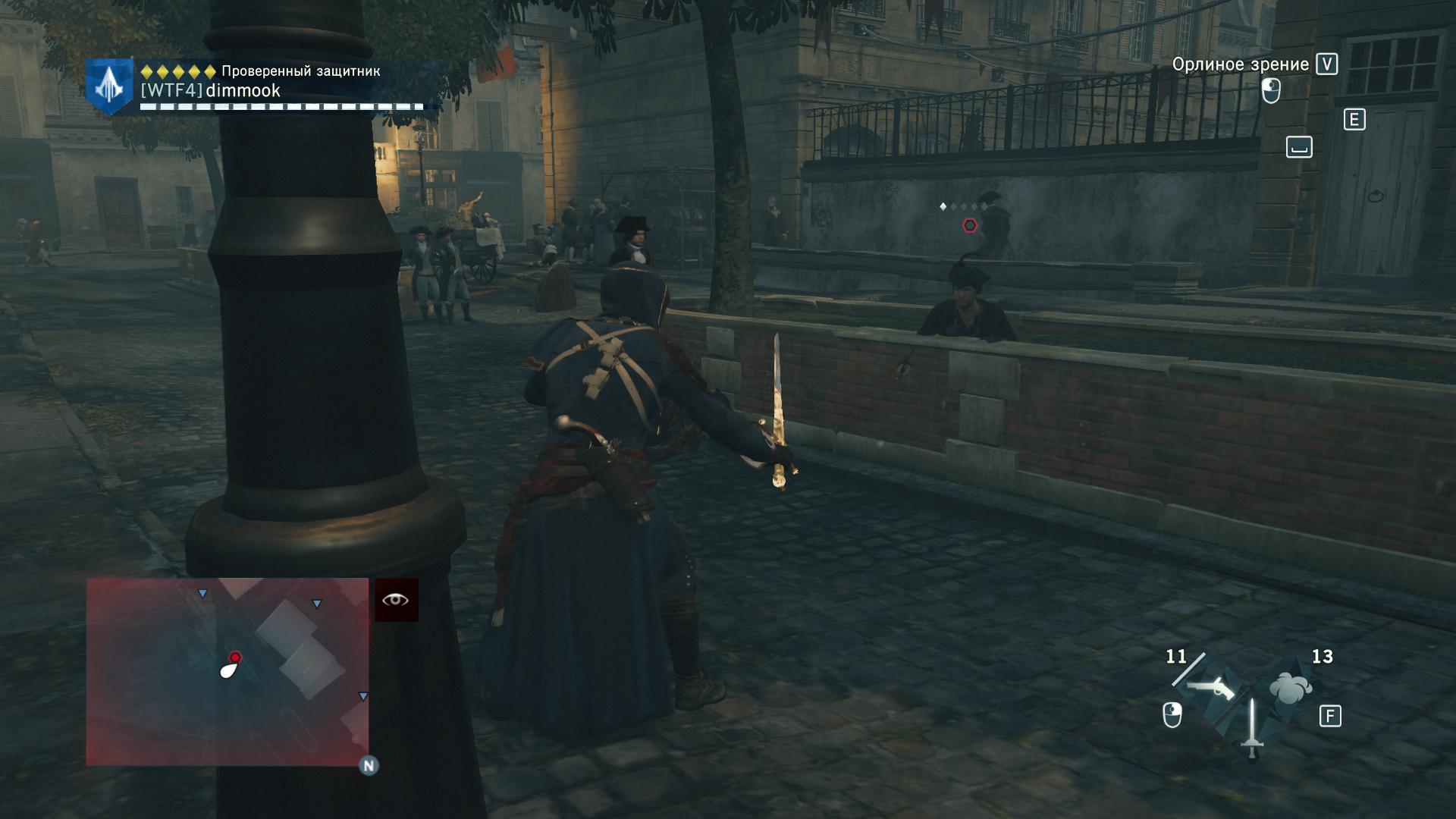Click the red hexagon marker on minimap
Screen dimensions: 1456x819
[235, 657]
